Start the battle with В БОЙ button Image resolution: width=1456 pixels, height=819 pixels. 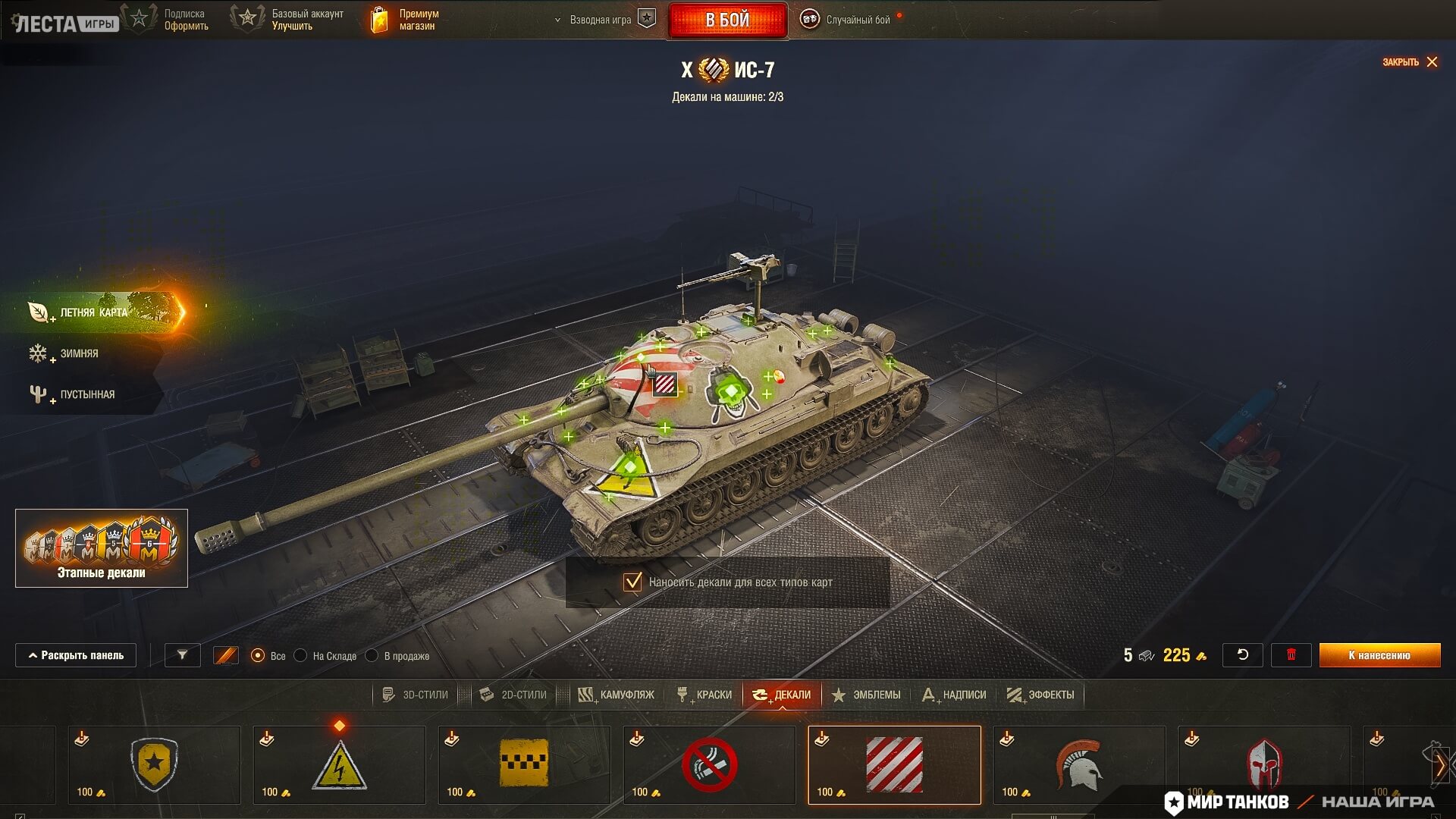pos(727,20)
